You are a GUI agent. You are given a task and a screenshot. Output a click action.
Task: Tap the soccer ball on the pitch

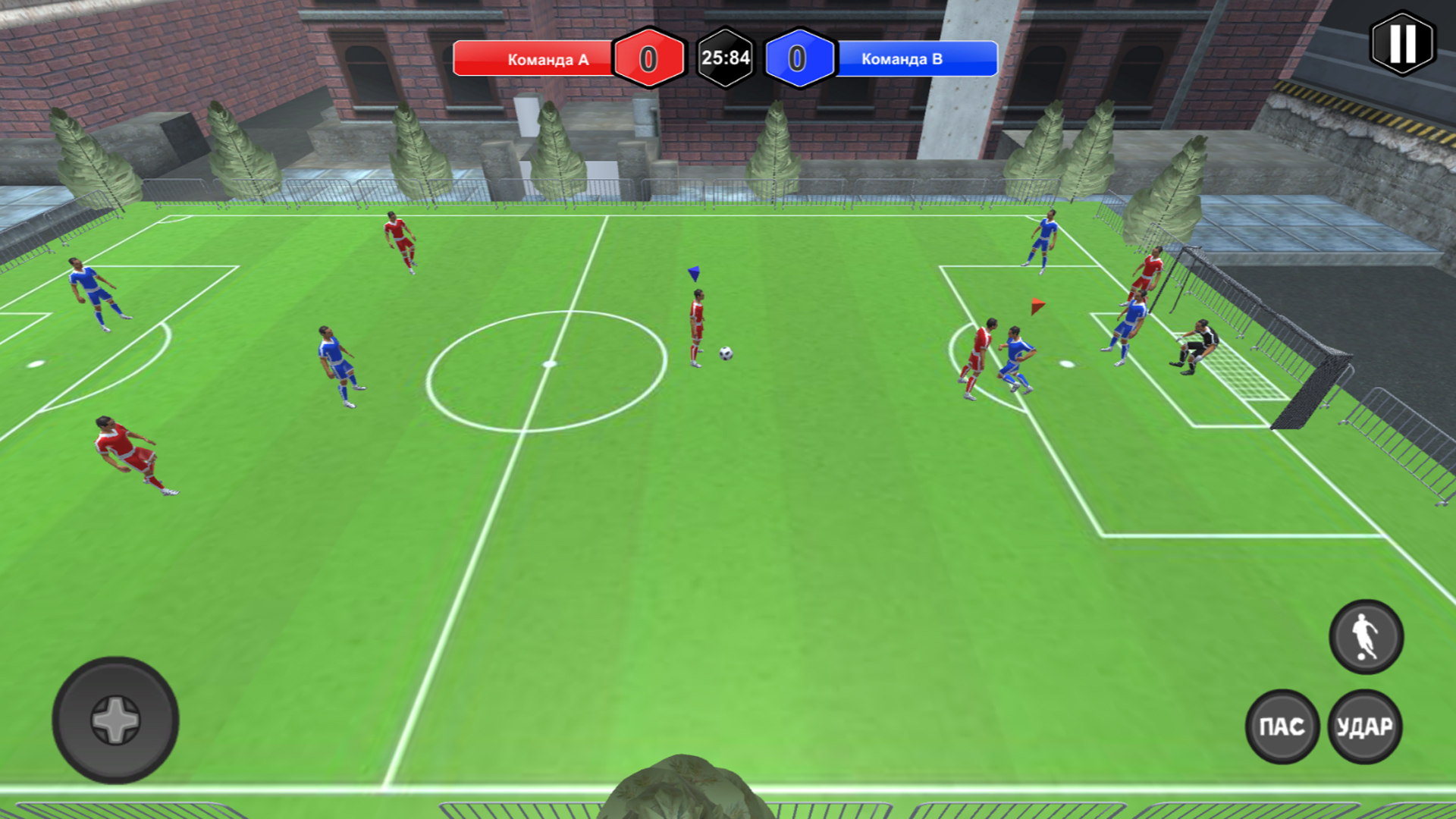(725, 351)
